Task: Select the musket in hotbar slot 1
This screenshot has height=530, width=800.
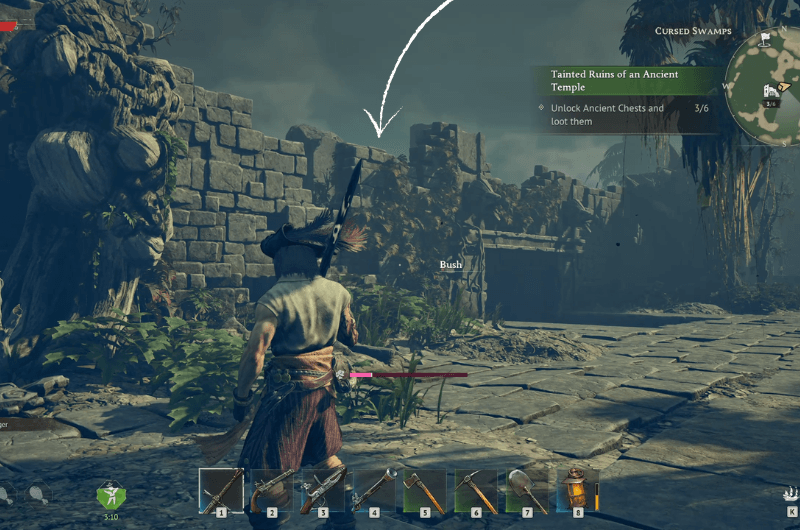Action: 221,490
